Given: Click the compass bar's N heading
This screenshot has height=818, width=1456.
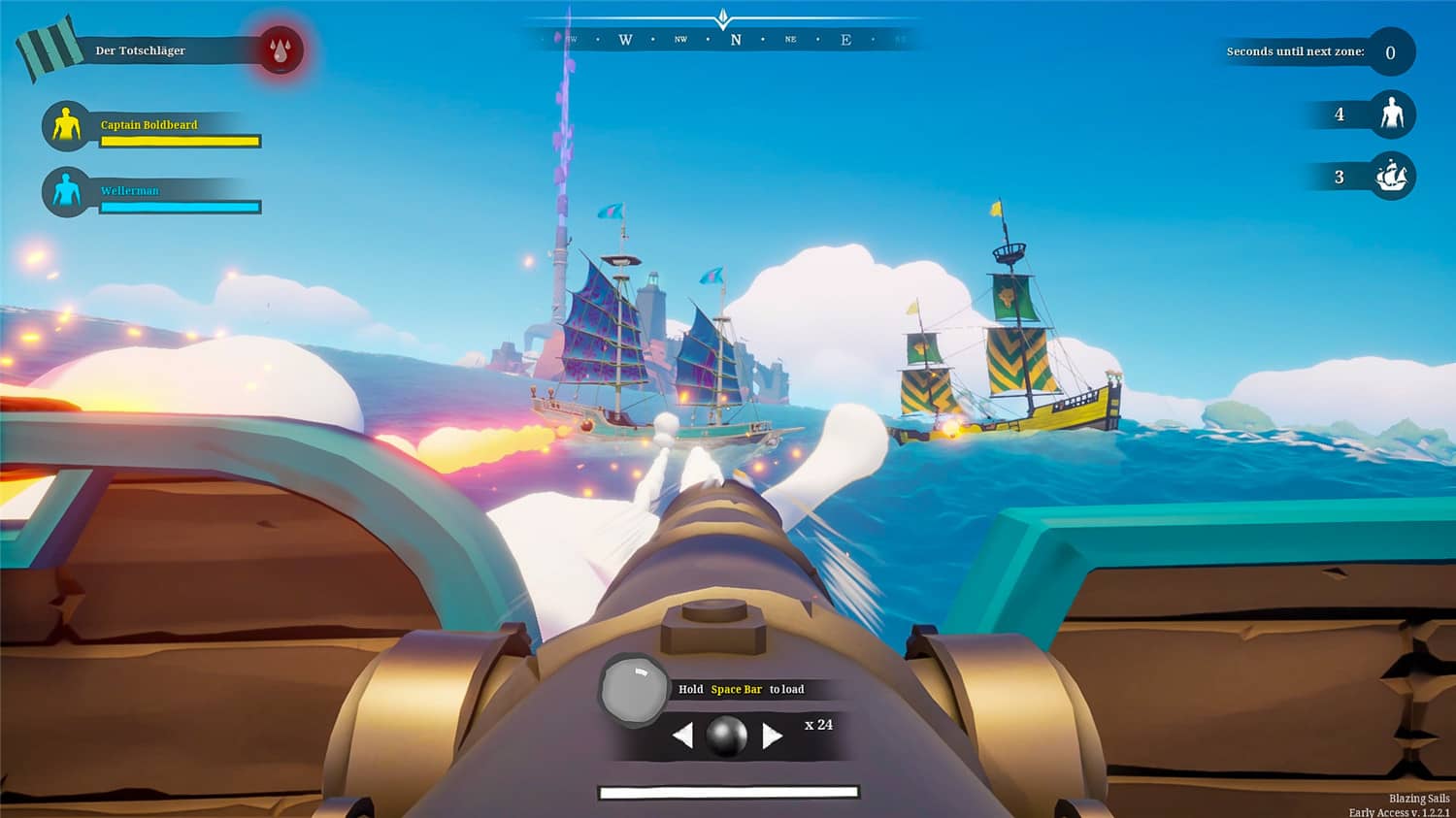Looking at the screenshot, I should click(x=736, y=40).
